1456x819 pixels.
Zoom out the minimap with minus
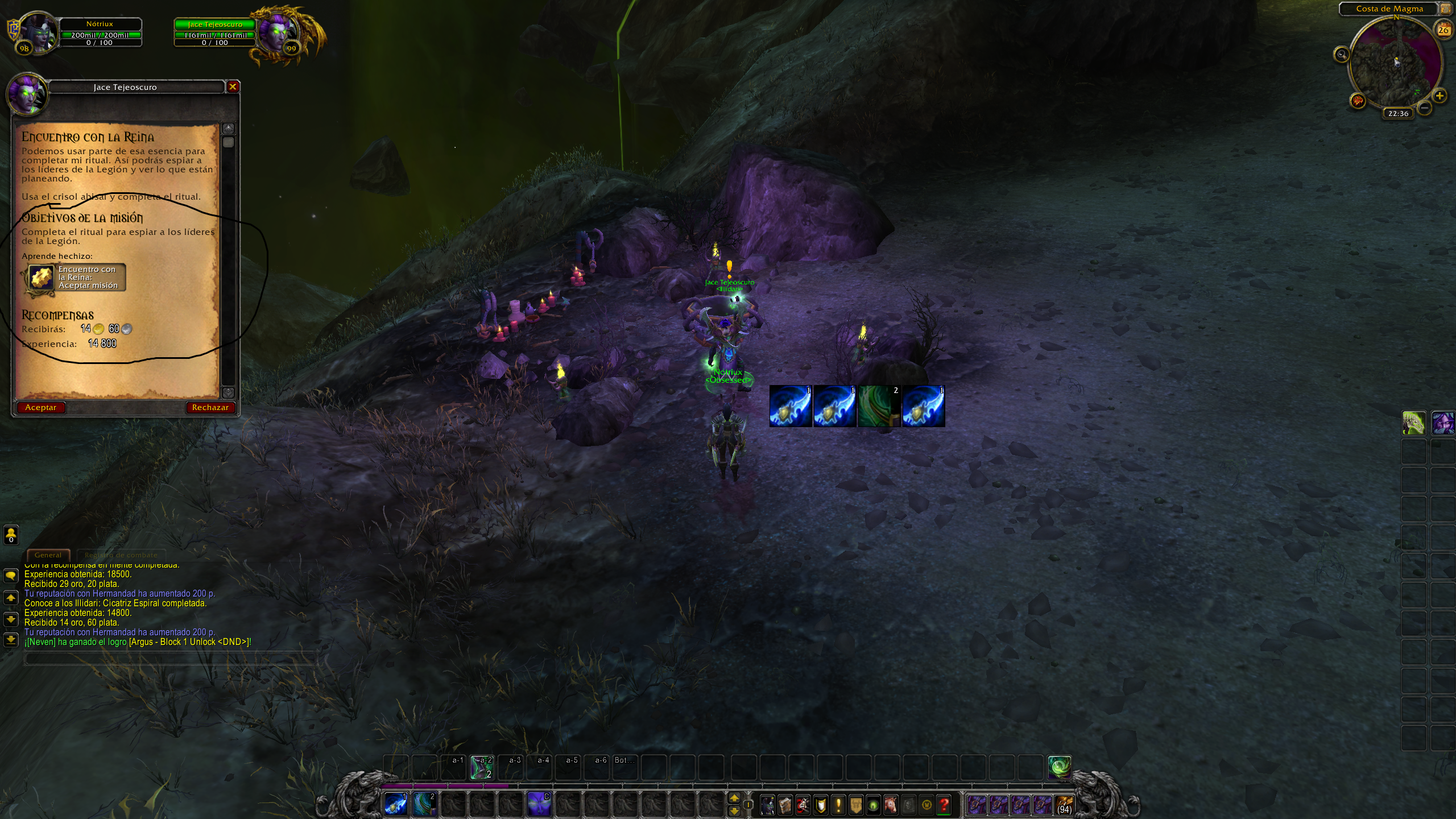click(x=1424, y=107)
